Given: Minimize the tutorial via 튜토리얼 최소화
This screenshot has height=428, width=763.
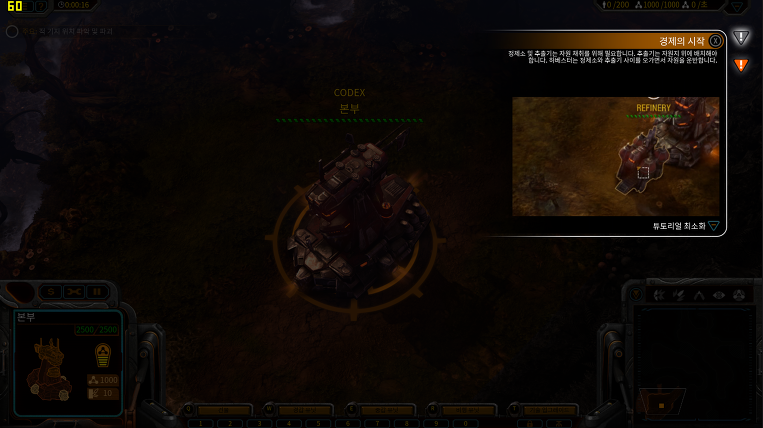Looking at the screenshot, I should [686, 226].
